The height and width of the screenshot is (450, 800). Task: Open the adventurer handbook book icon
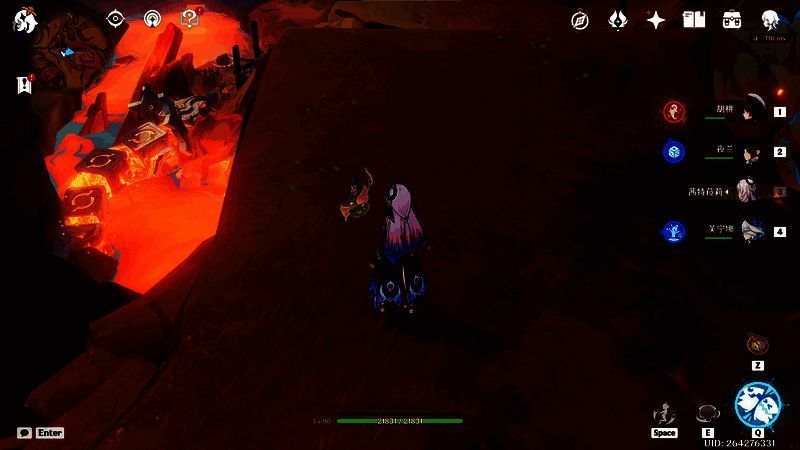point(693,20)
